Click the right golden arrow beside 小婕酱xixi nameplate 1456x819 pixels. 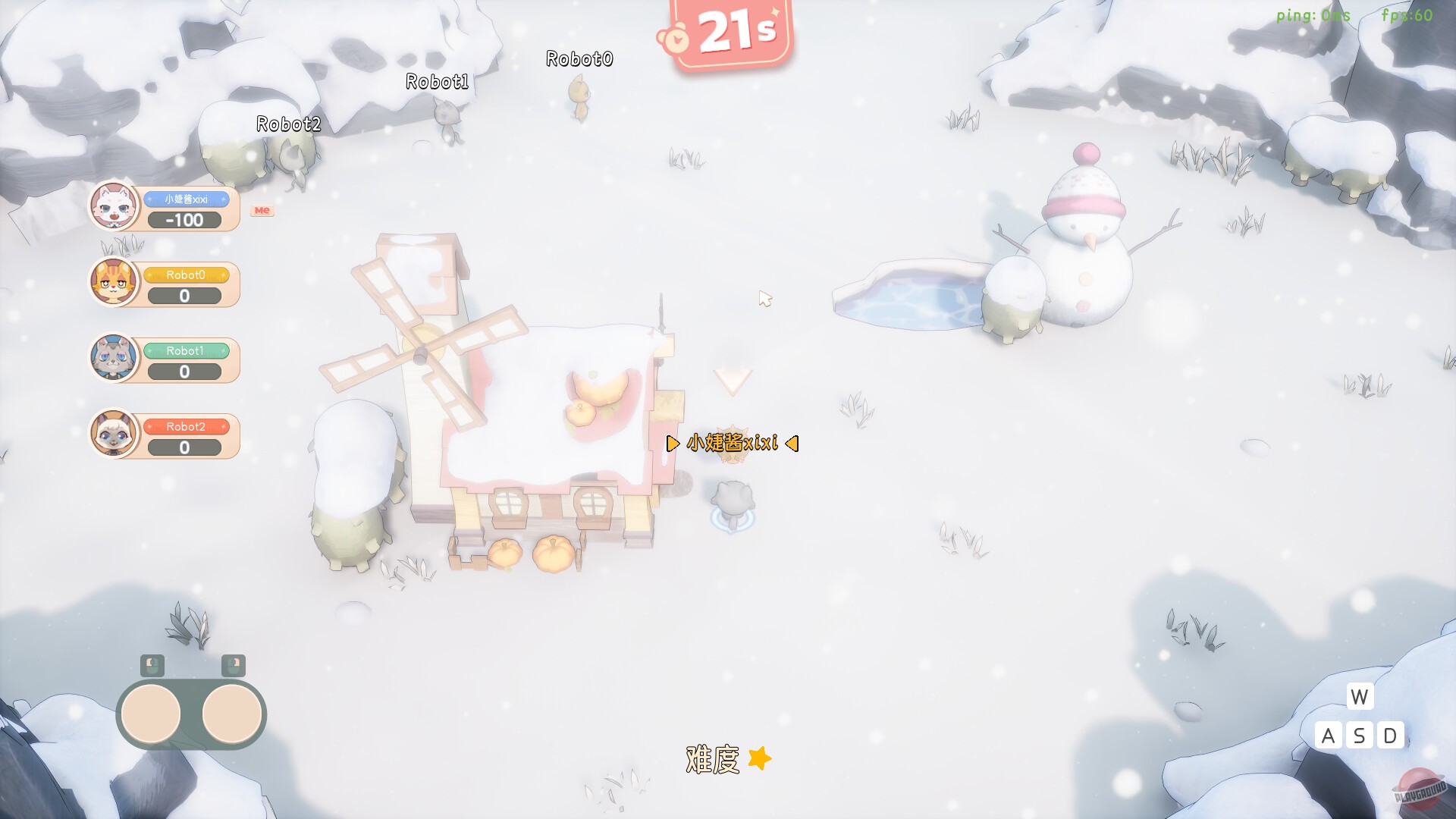tap(792, 444)
